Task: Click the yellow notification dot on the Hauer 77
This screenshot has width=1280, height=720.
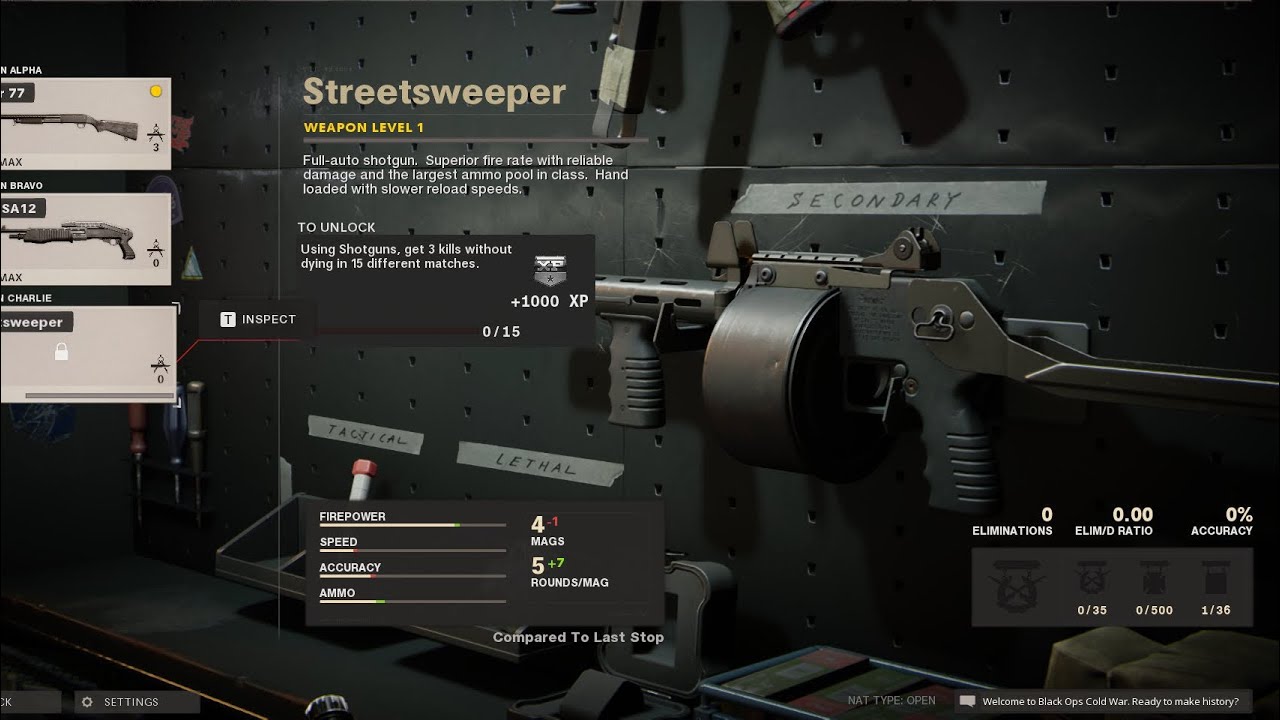Action: [157, 90]
